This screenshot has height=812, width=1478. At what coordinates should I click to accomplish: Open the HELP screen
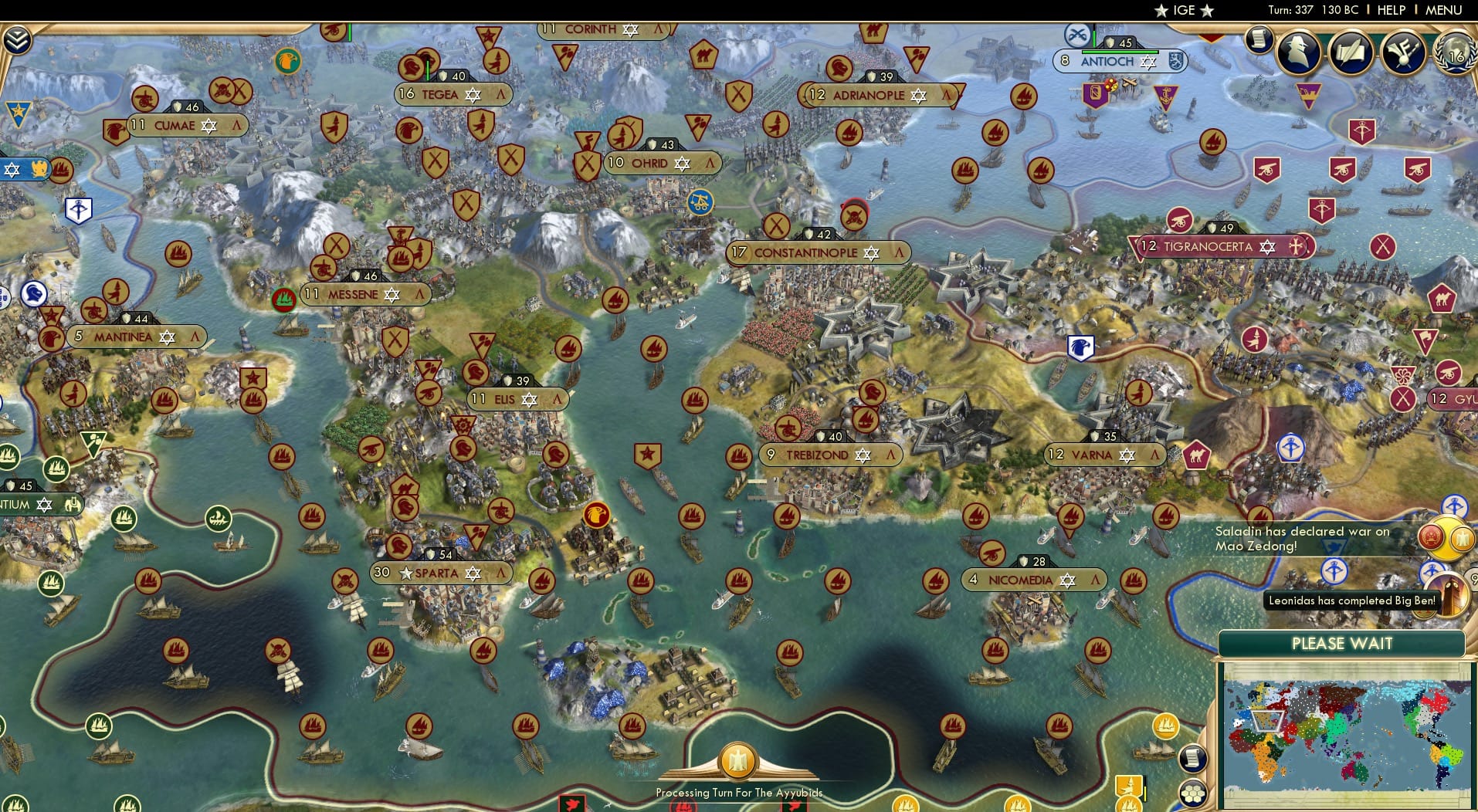click(x=1390, y=10)
